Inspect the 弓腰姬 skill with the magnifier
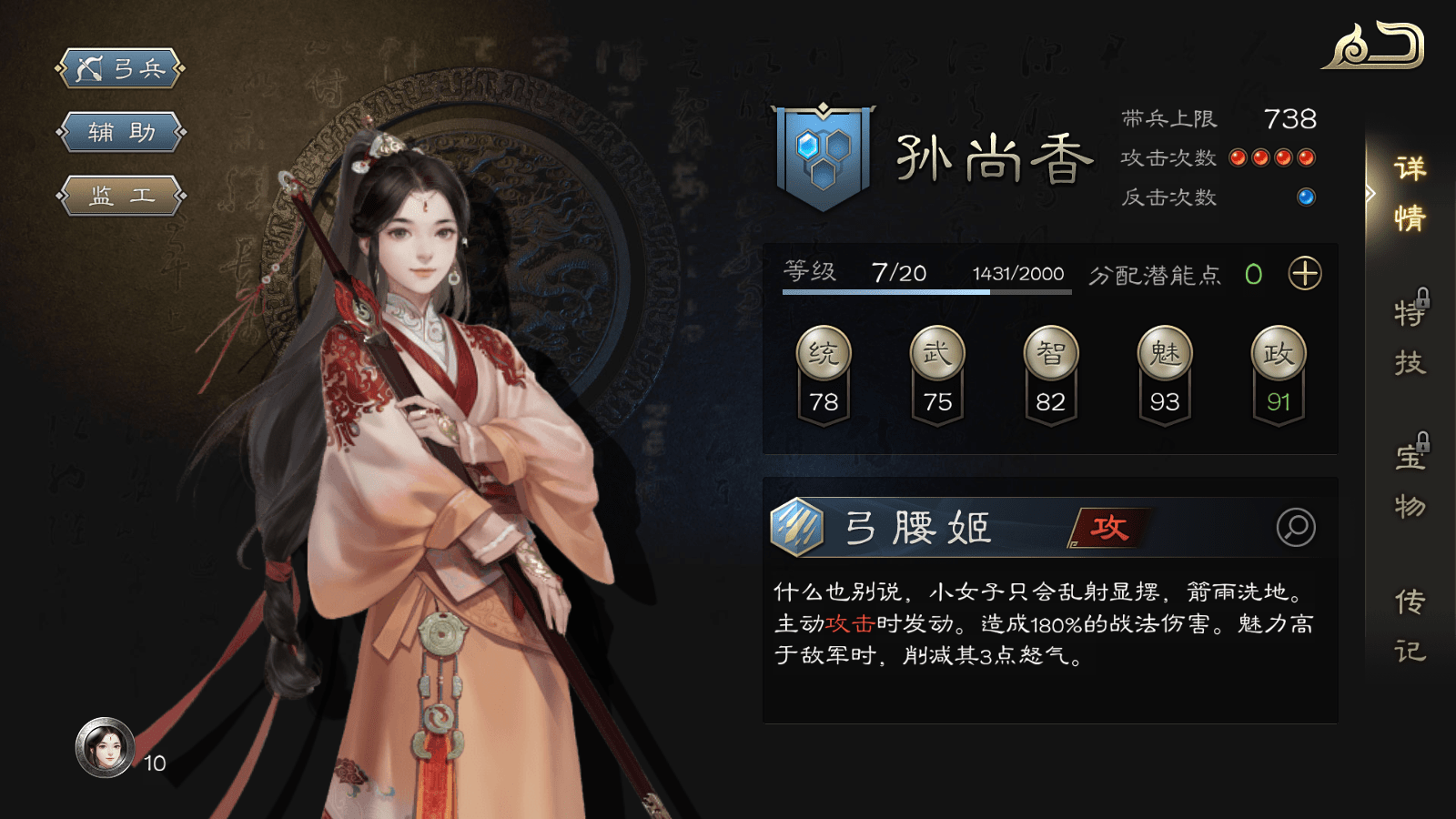 [1296, 527]
